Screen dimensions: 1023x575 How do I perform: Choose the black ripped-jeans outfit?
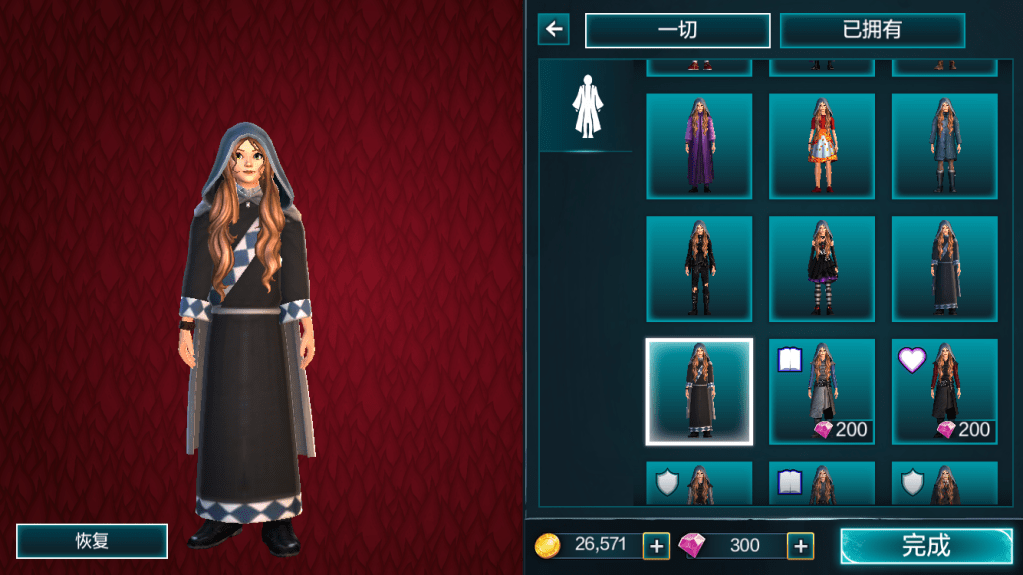[699, 268]
